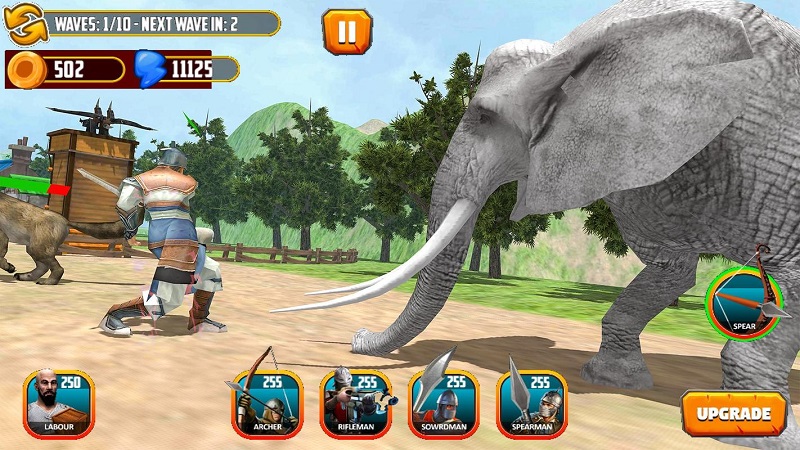Click the swap arrows icon beside the wave counter
Viewport: 800px width, 450px height.
[23, 24]
